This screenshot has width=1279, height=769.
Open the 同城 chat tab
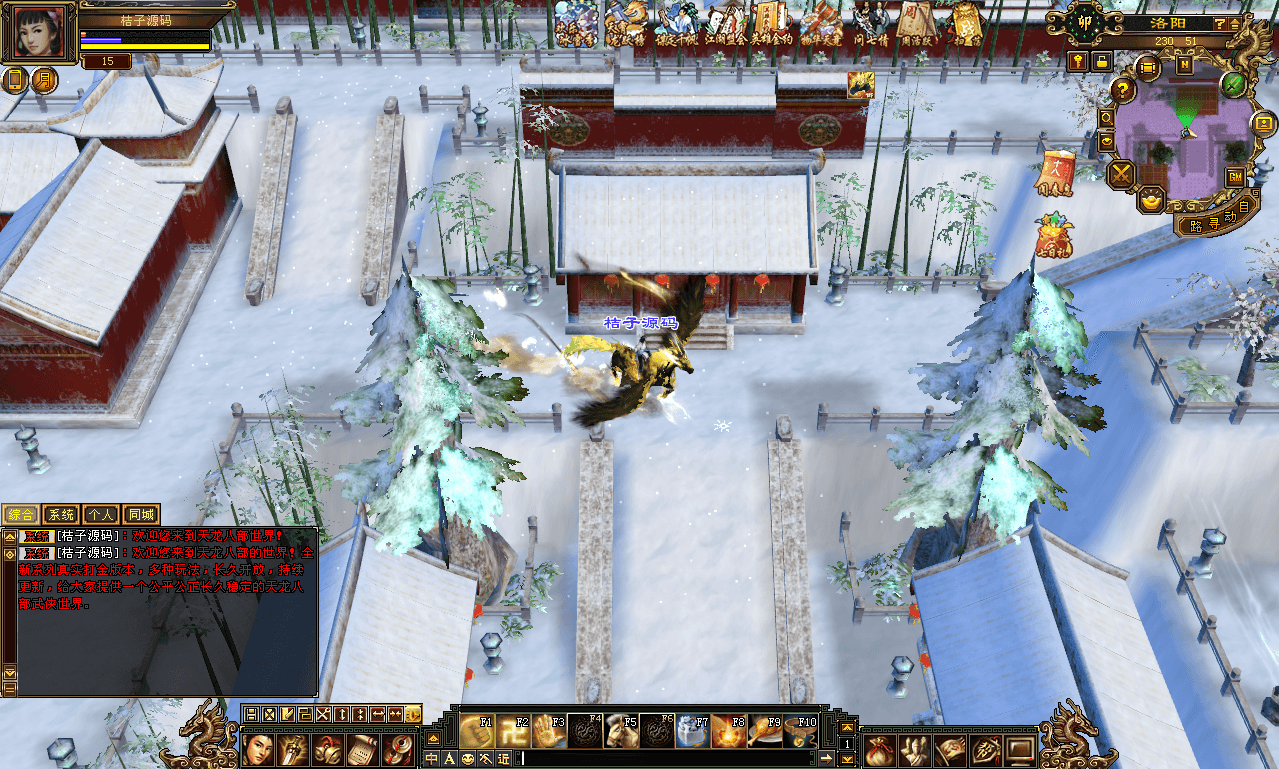(142, 515)
